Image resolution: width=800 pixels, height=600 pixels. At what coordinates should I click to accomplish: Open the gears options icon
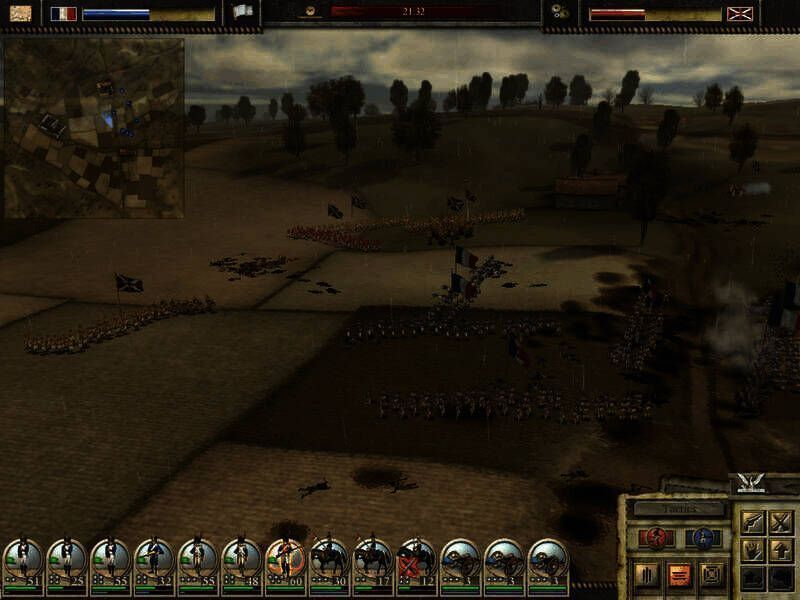(x=560, y=13)
